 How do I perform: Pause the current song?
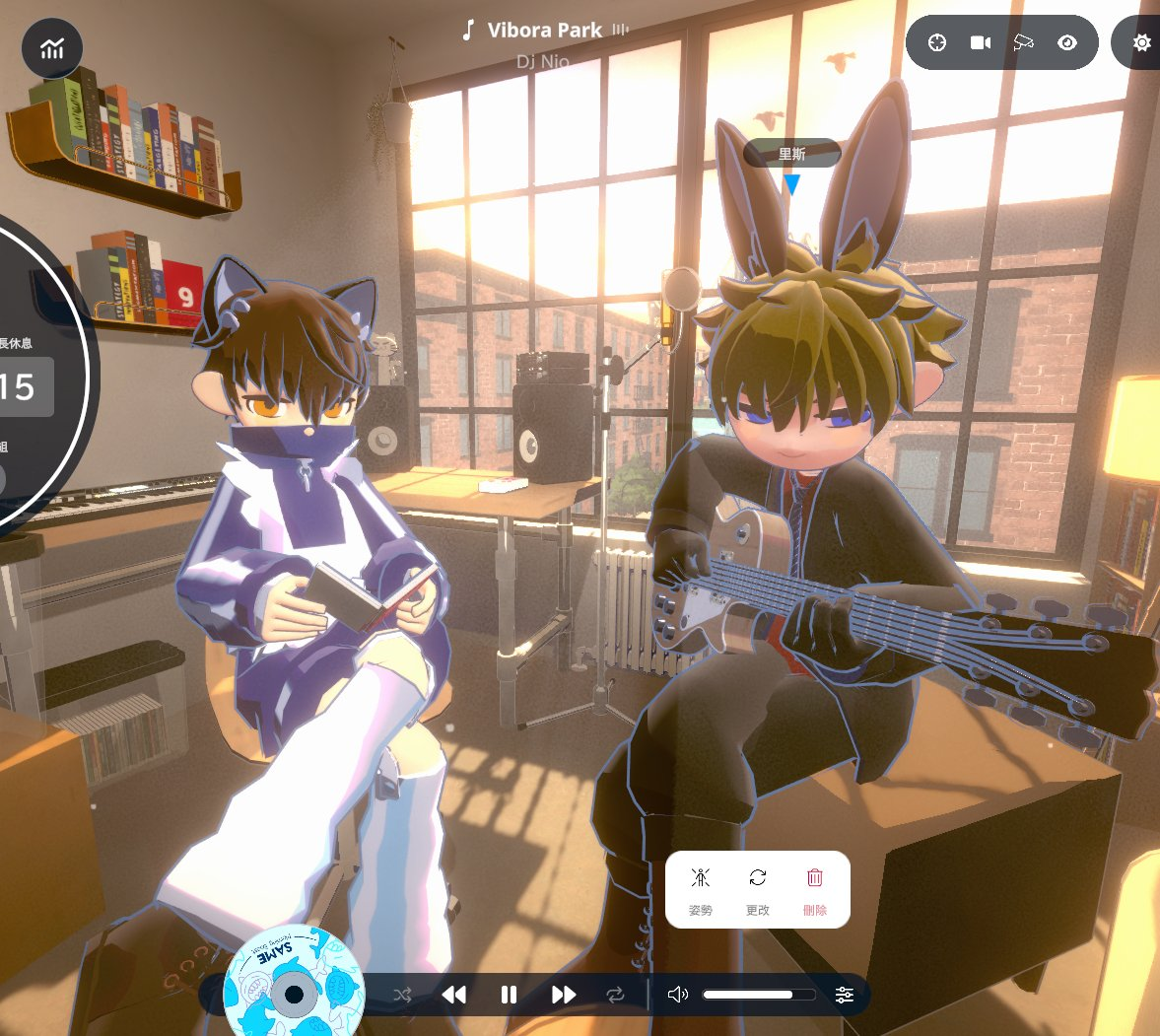coord(509,995)
